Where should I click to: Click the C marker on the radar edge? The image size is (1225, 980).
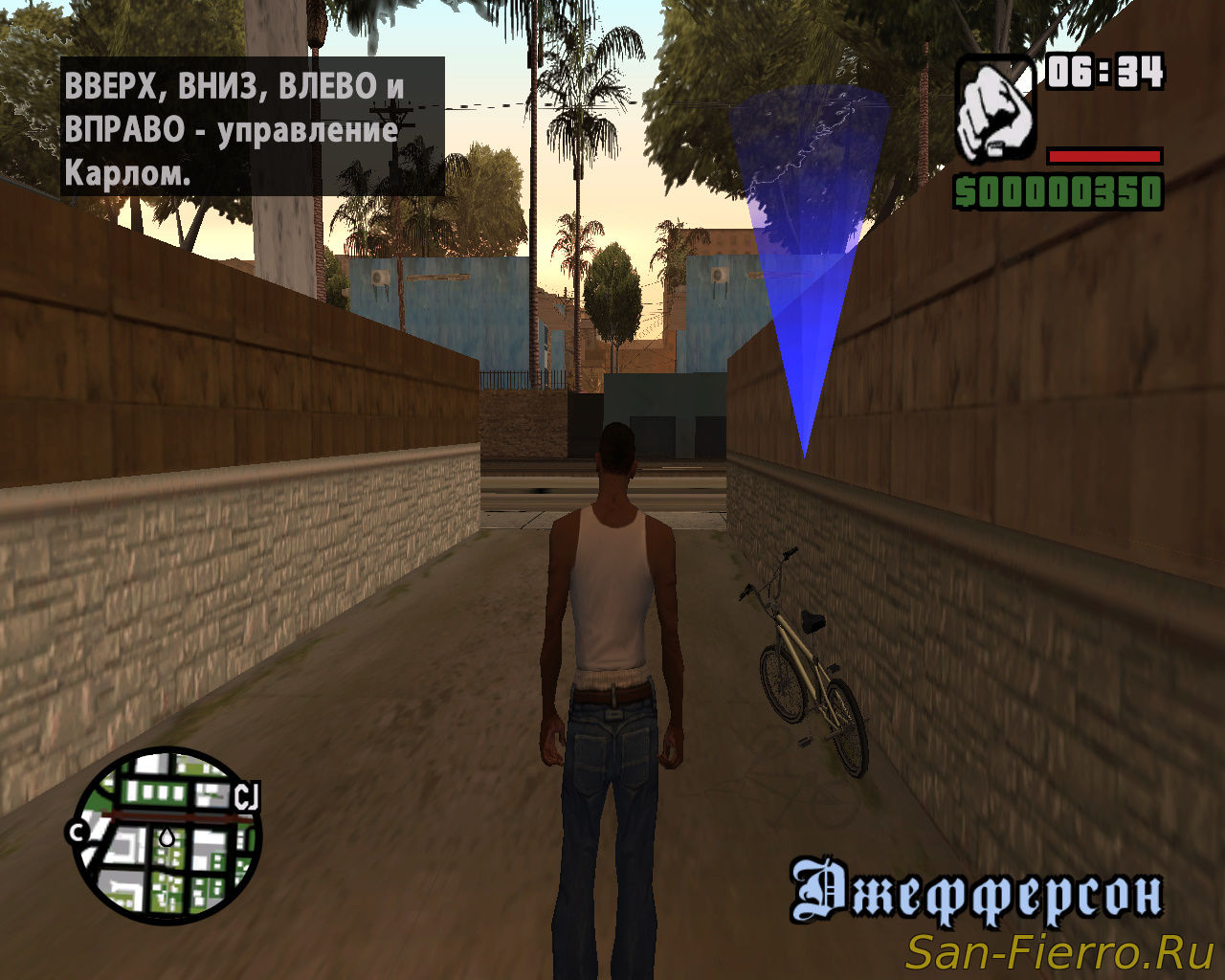click(x=77, y=831)
